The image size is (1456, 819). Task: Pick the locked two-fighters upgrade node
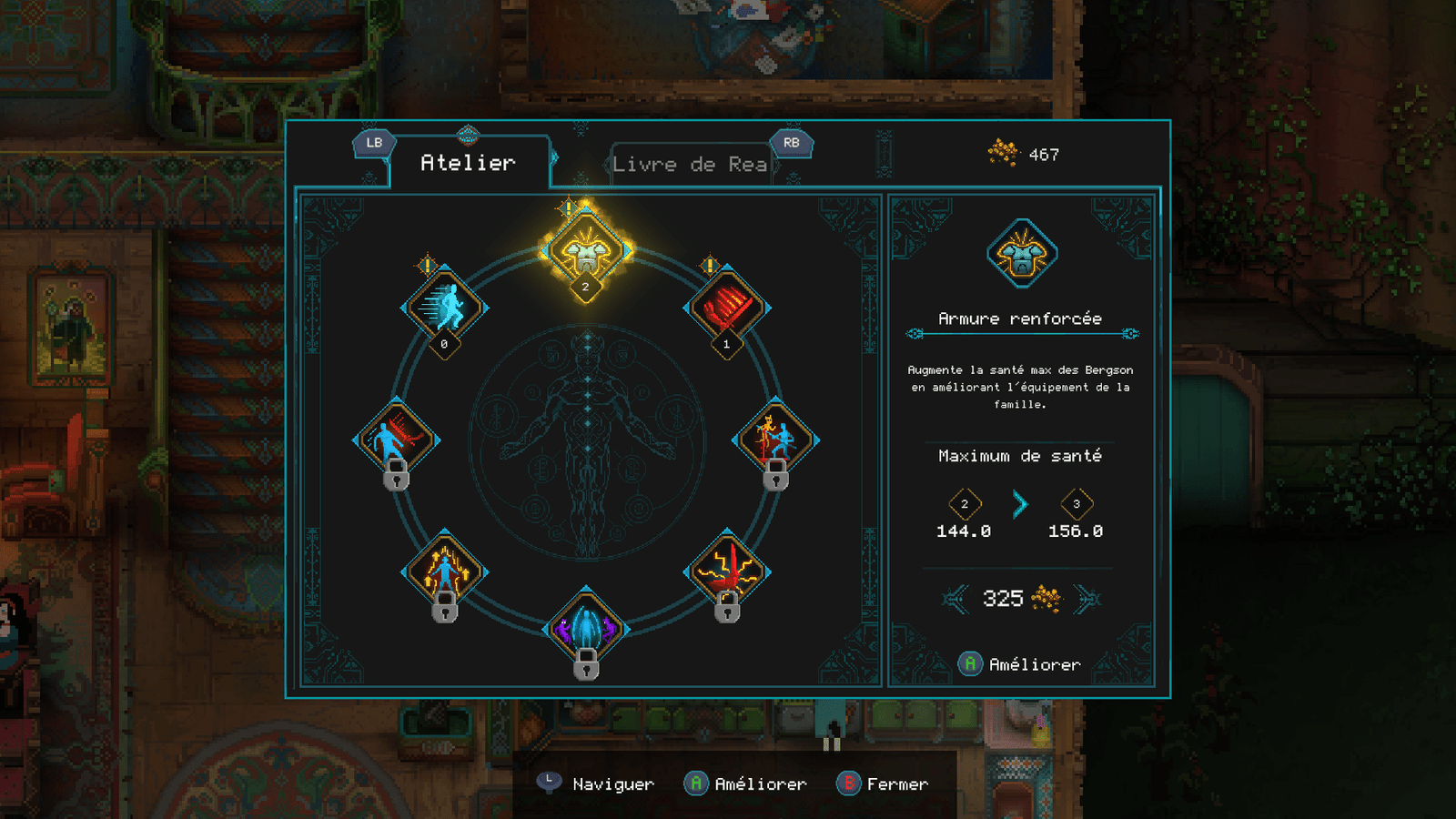tap(775, 440)
